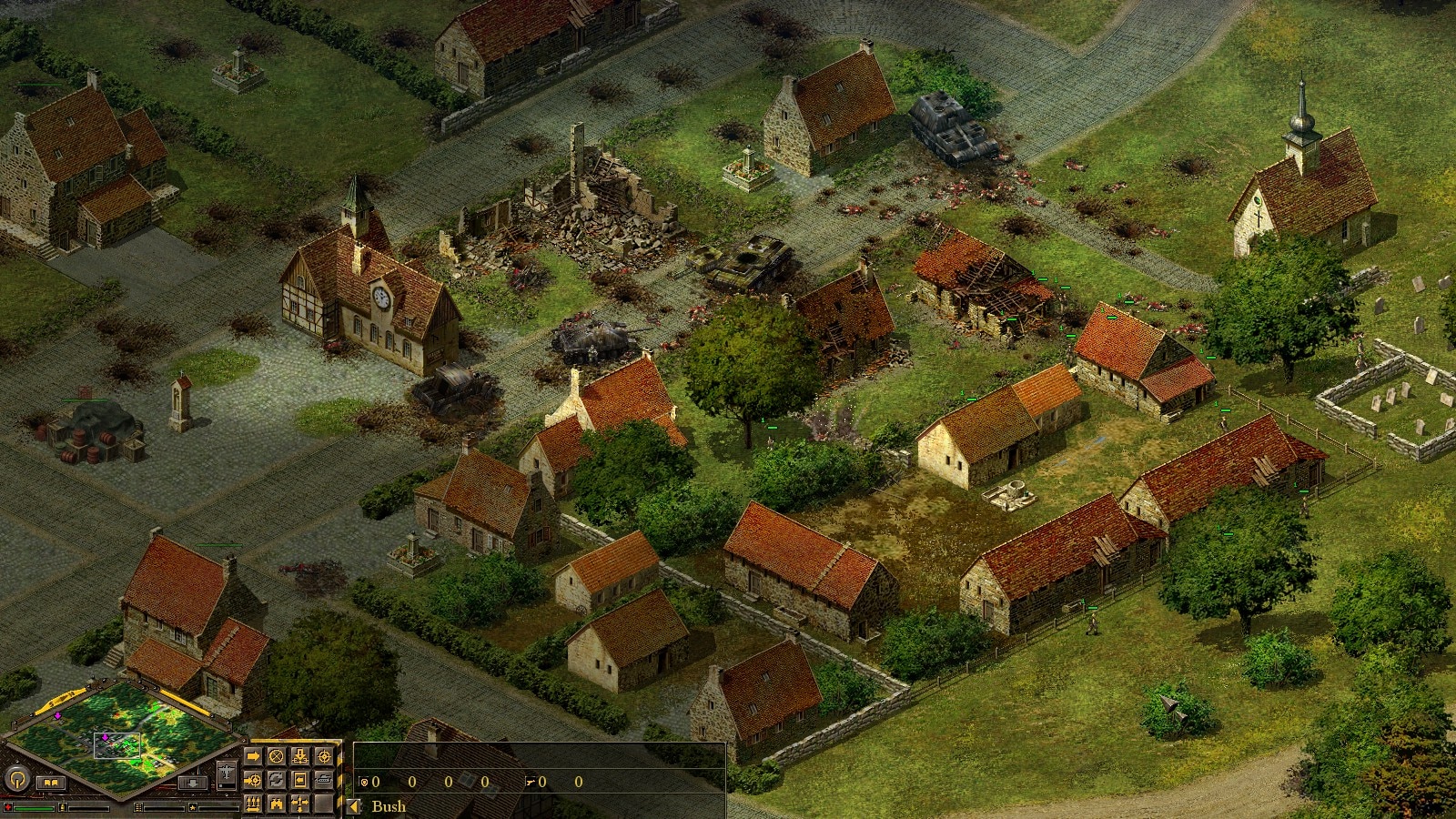Image resolution: width=1456 pixels, height=819 pixels.
Task: Click the down-arrow button under the minimap
Action: 192,783
